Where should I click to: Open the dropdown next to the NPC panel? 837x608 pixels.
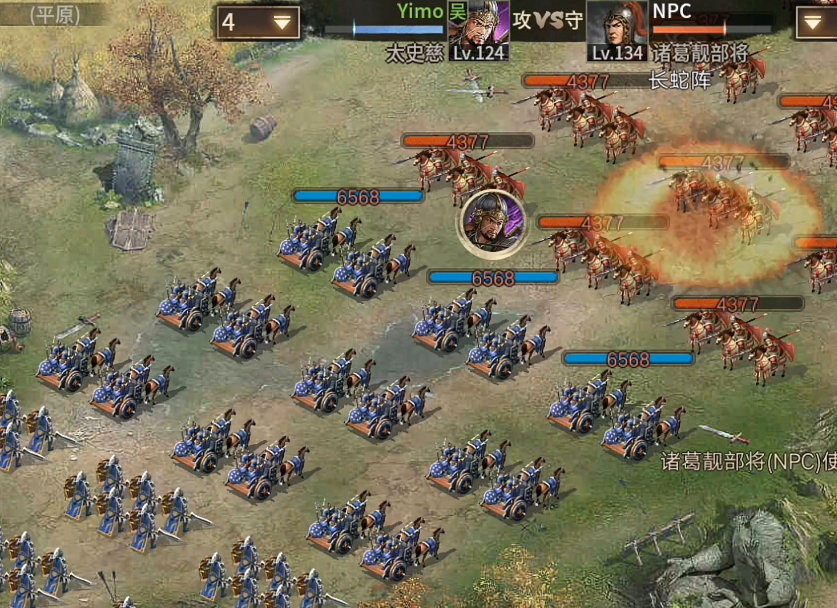pos(814,22)
